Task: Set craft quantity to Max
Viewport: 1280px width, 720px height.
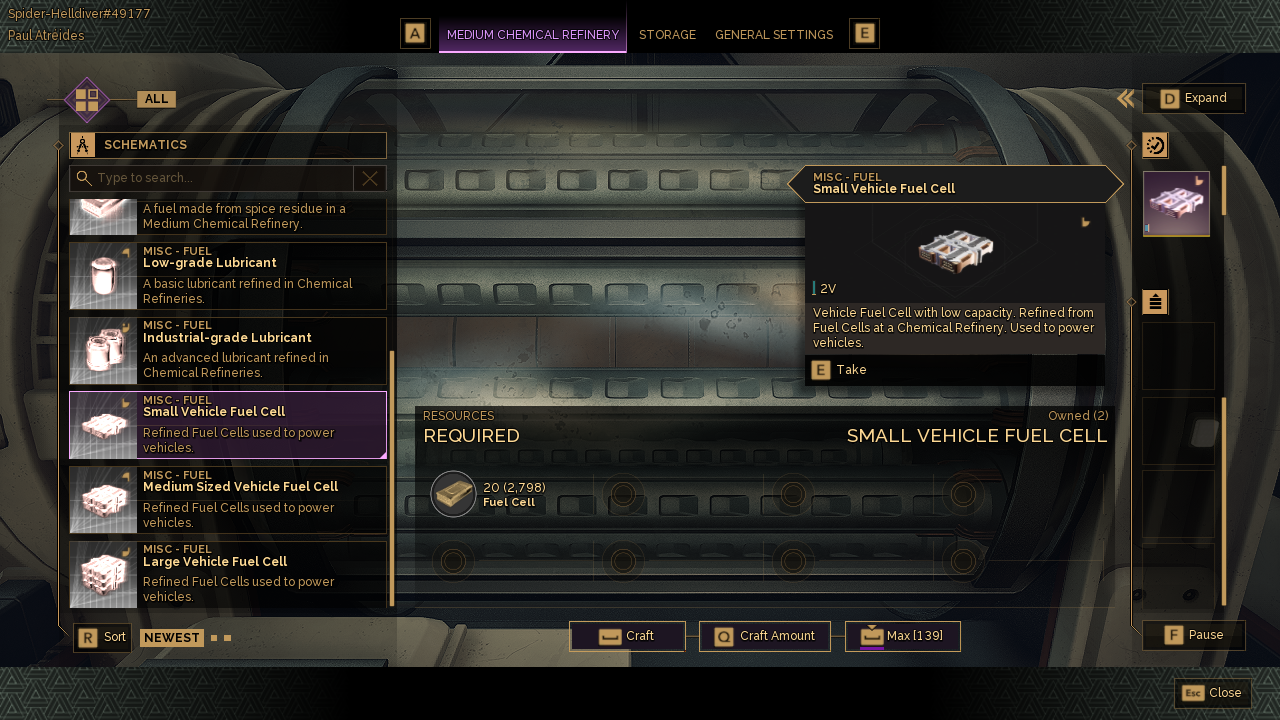Action: (902, 636)
